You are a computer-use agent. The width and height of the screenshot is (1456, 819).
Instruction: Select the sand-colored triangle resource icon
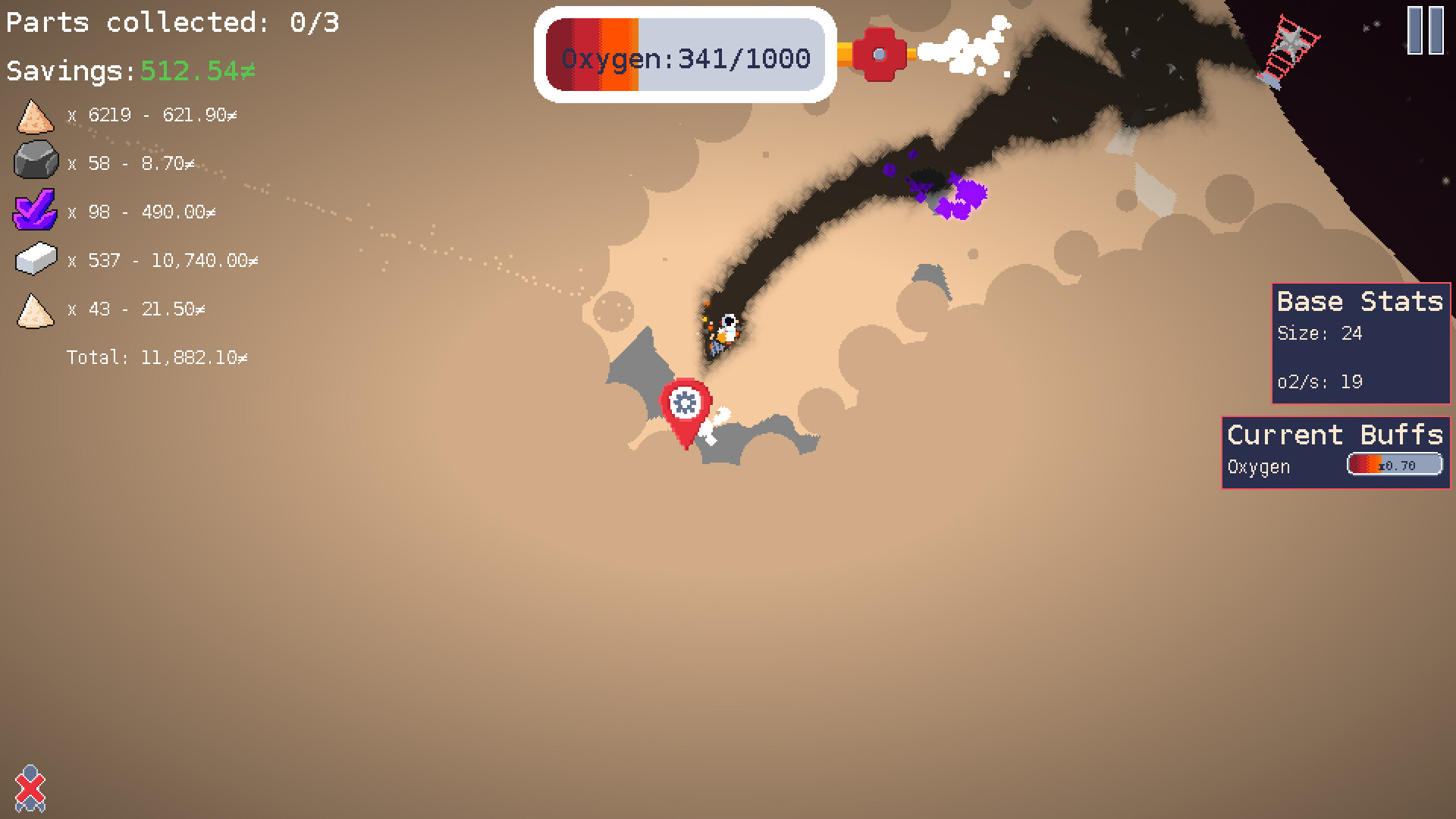tap(34, 309)
